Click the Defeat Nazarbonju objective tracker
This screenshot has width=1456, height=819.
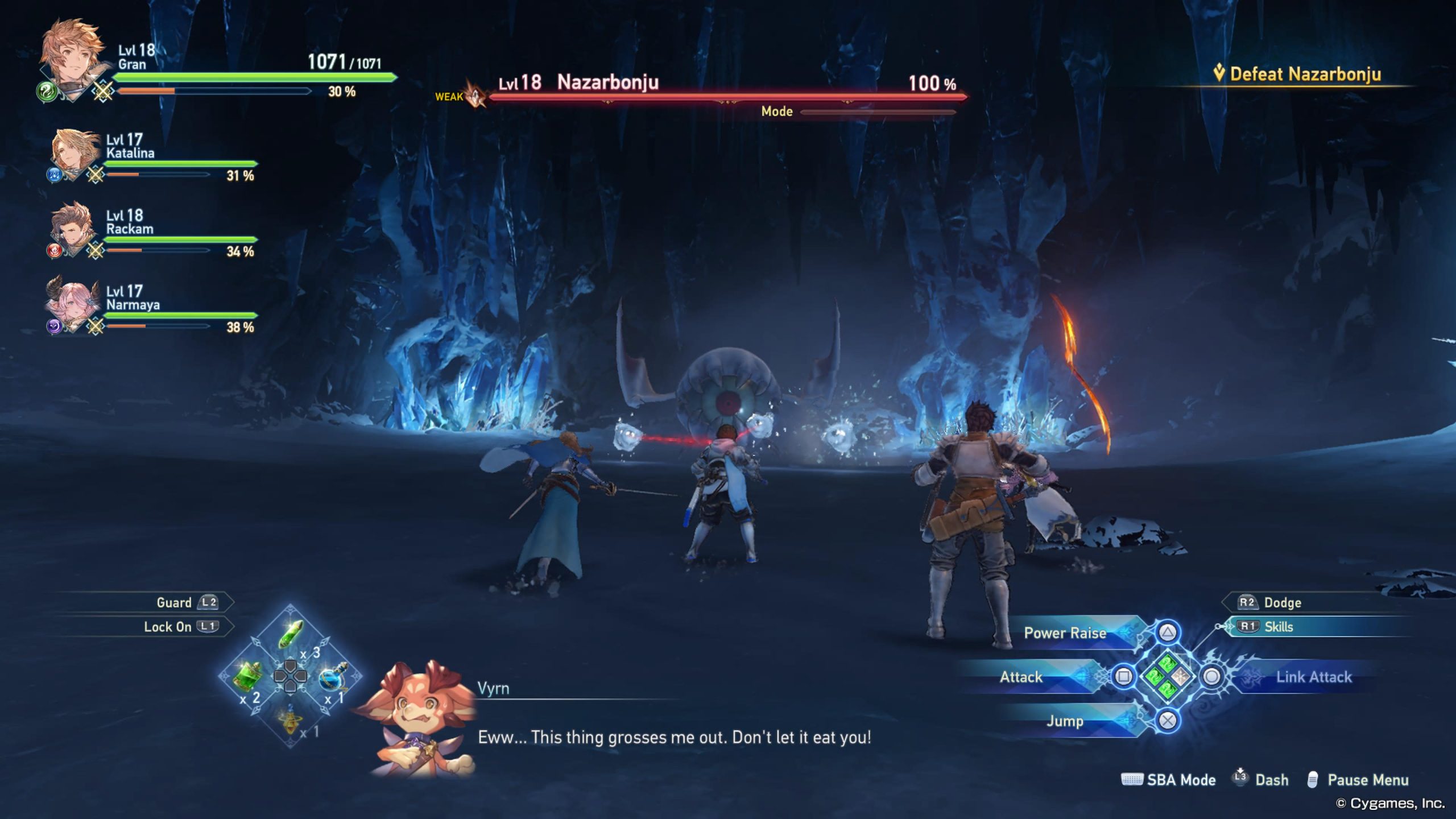(x=1305, y=74)
